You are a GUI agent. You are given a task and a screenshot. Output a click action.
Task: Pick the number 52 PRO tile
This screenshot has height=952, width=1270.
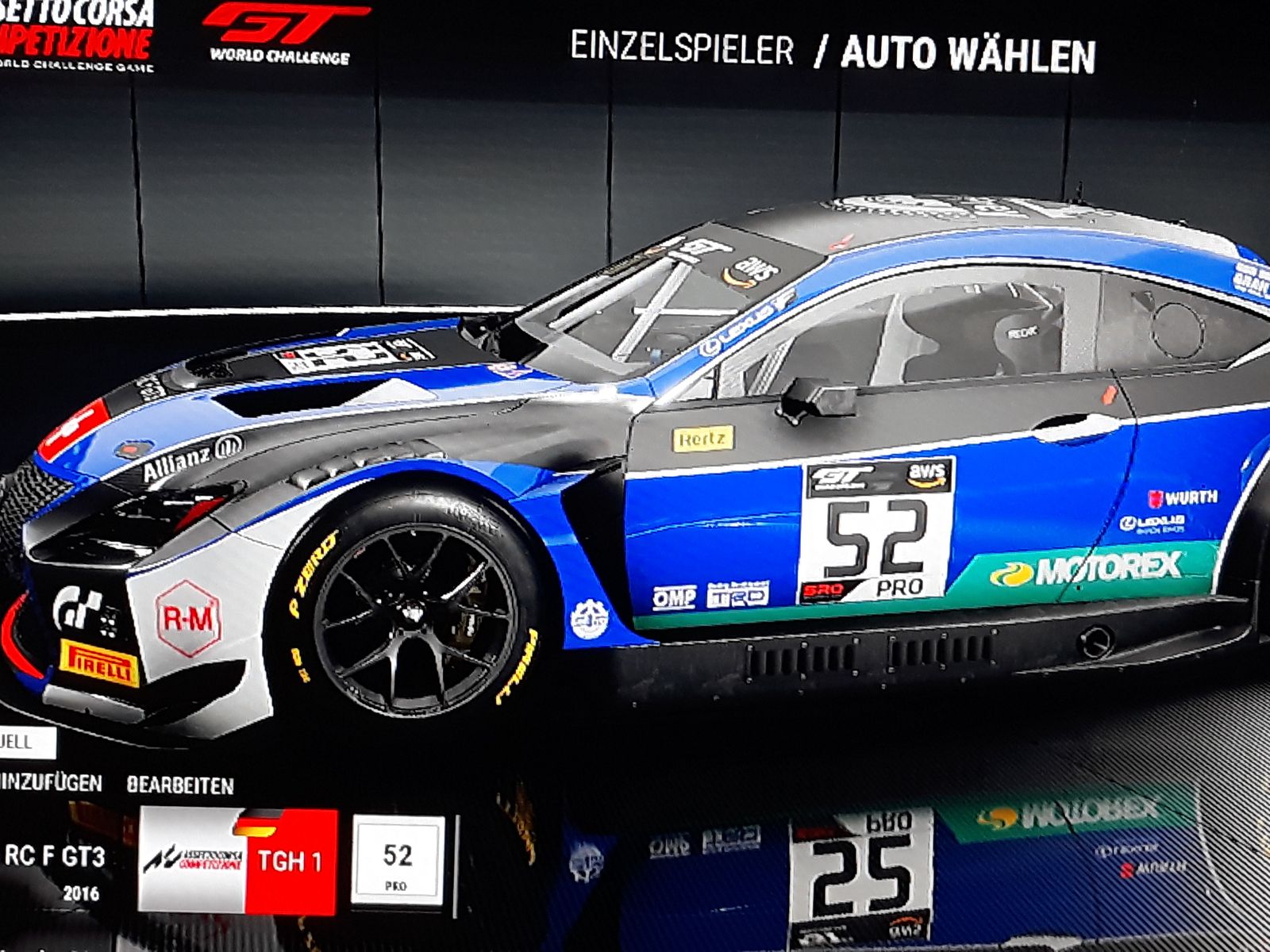coord(398,861)
